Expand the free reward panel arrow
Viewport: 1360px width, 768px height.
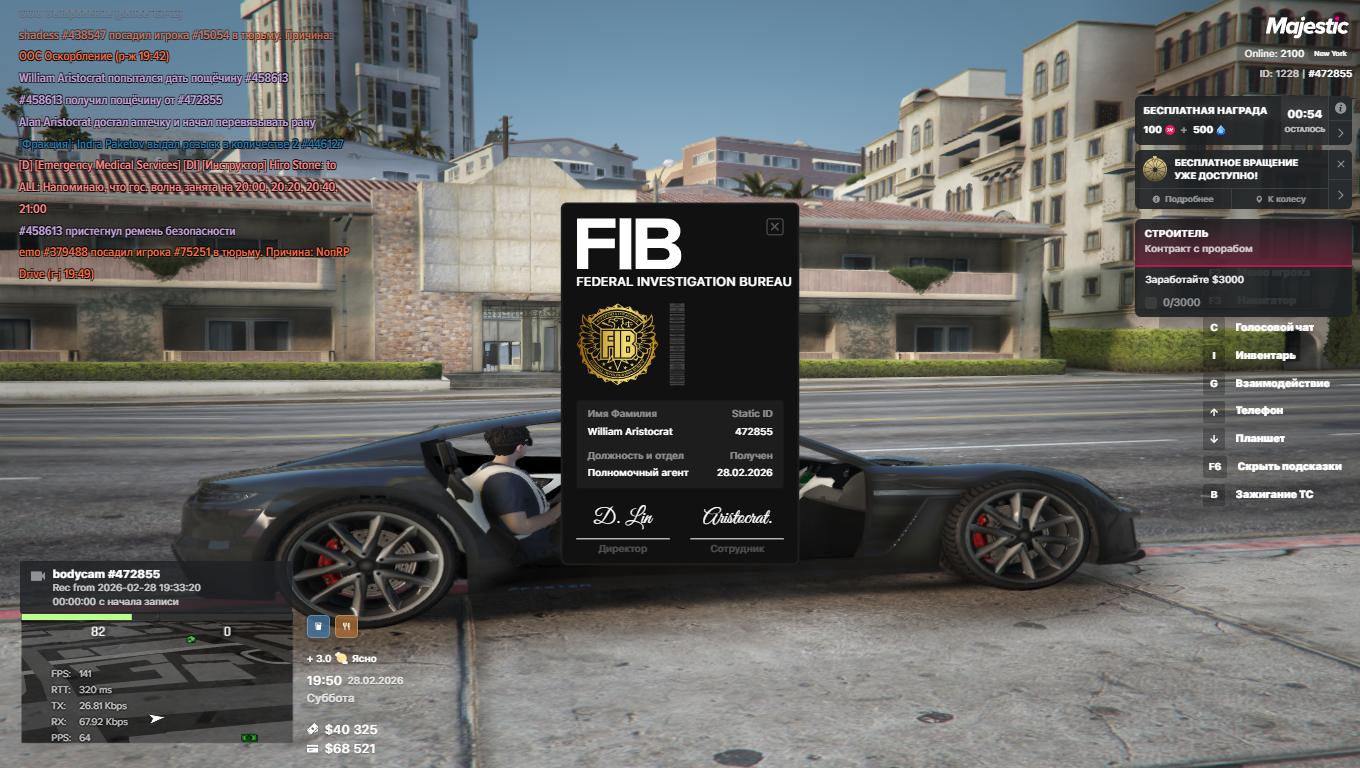1341,131
